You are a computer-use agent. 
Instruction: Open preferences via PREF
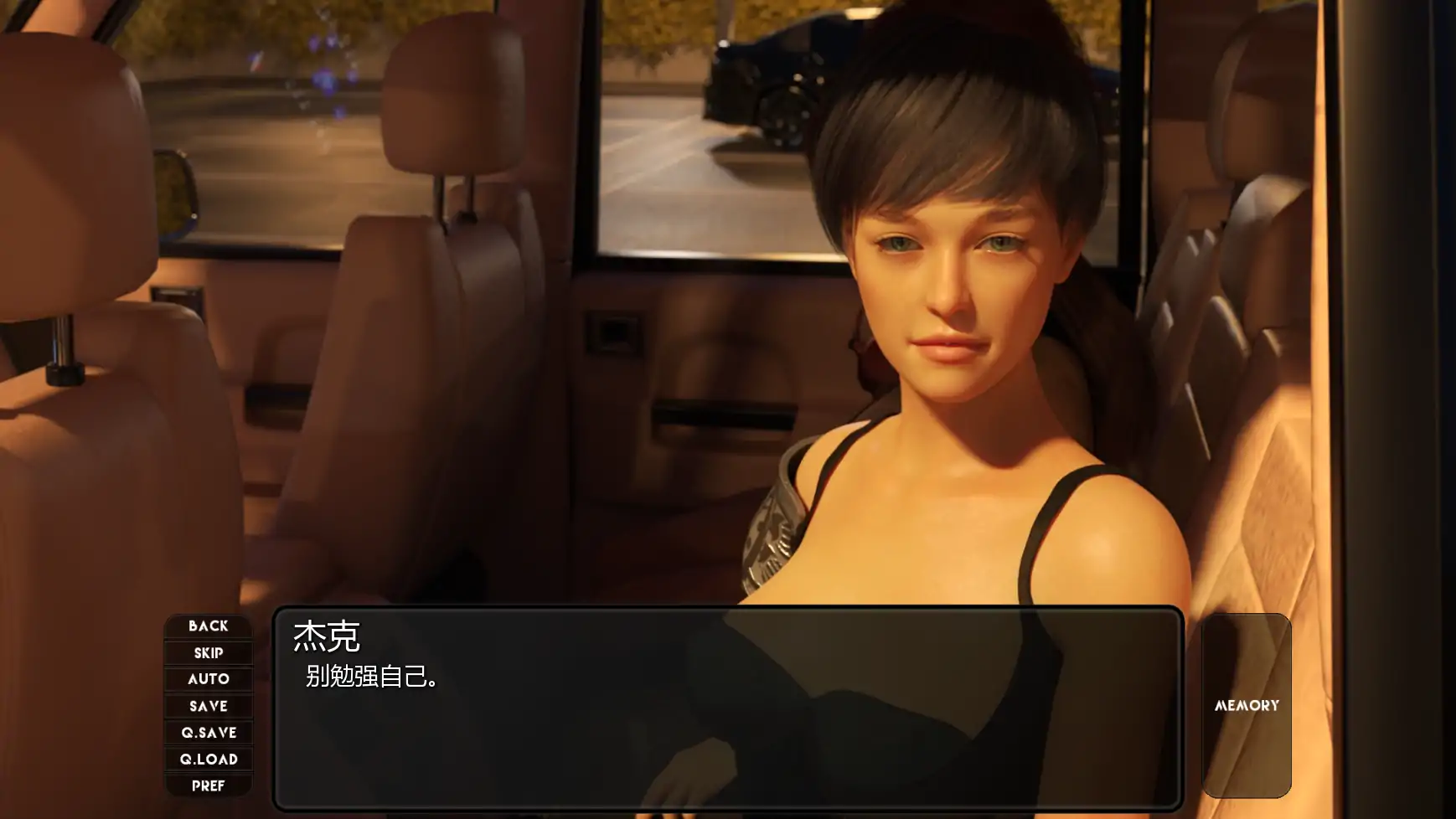[x=209, y=786]
